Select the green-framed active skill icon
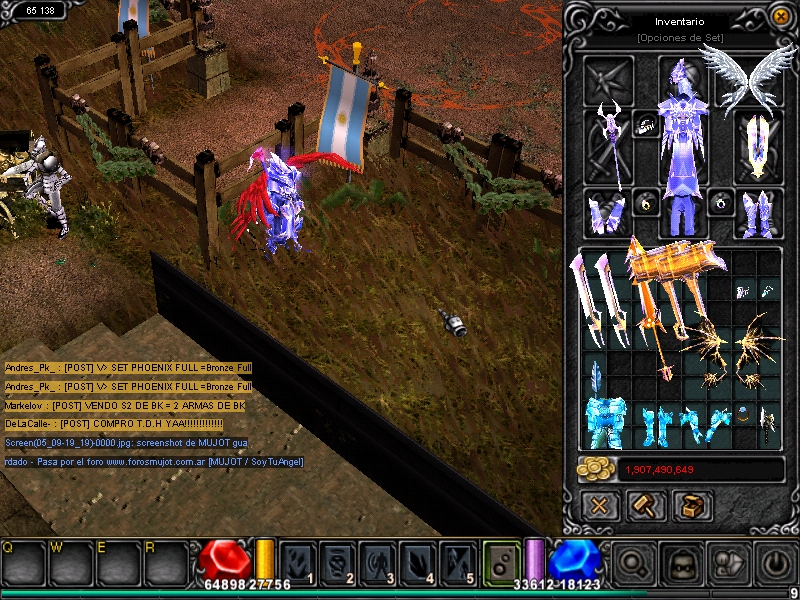This screenshot has height=600, width=800. pos(502,562)
